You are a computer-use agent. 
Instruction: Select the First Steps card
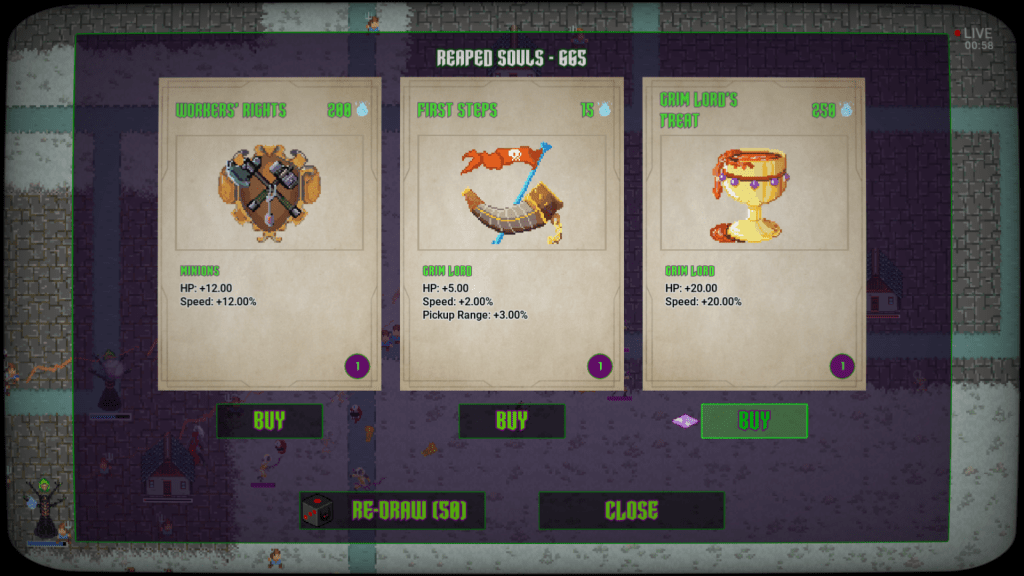pyautogui.click(x=511, y=235)
